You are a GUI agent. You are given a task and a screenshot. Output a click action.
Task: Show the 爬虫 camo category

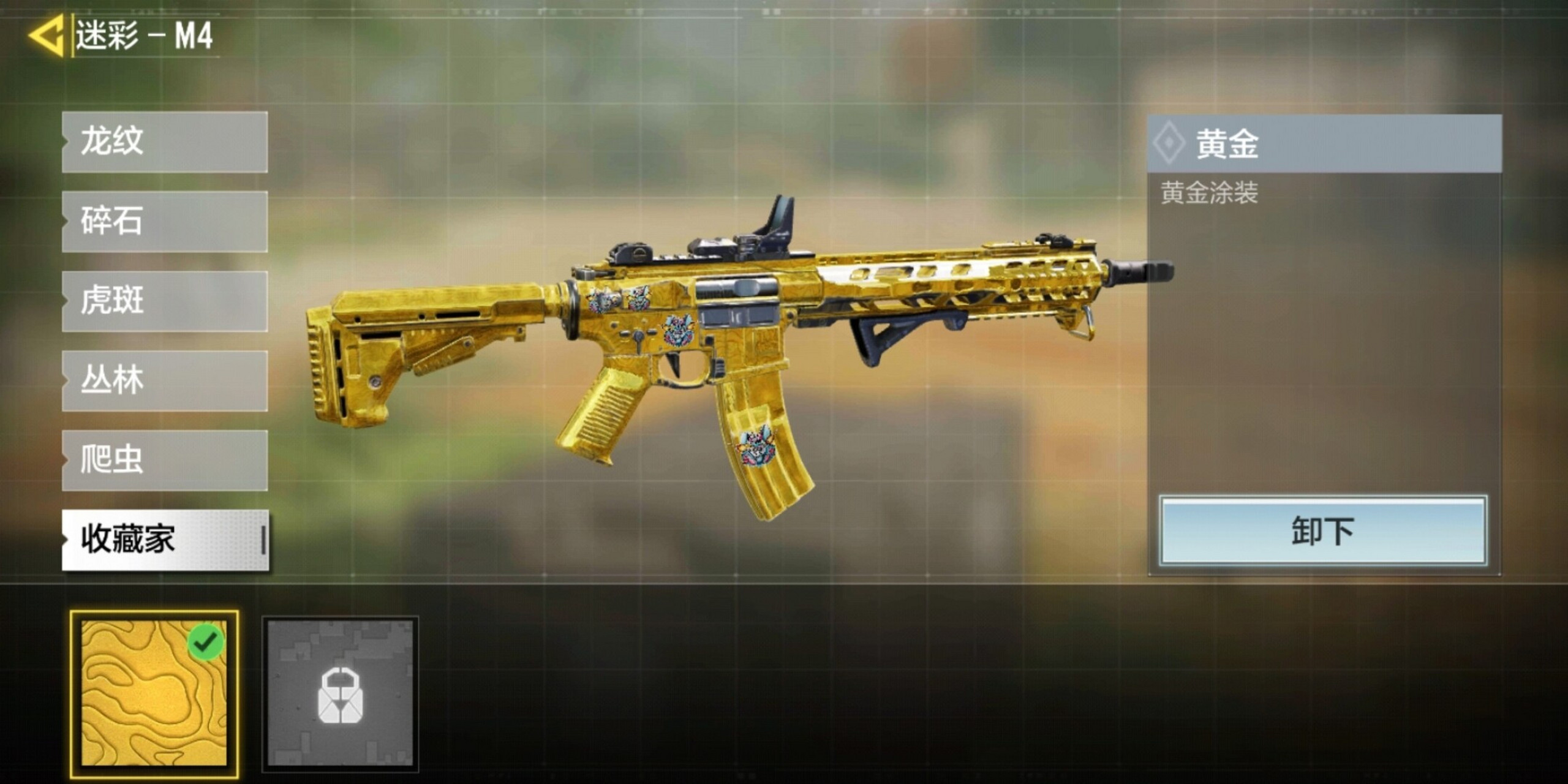pos(164,461)
